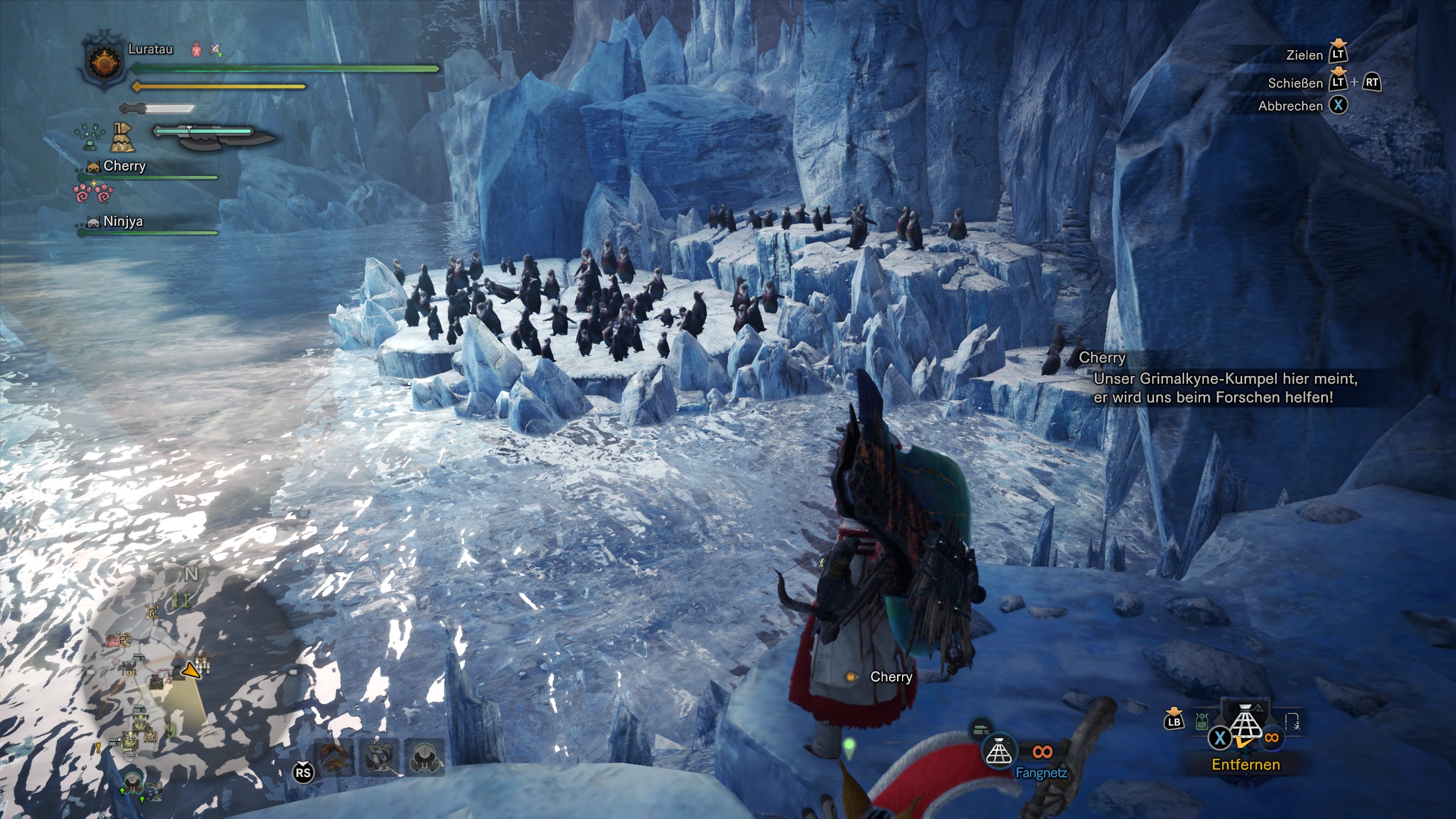Click the Palico icon beside Cherry

(93, 167)
